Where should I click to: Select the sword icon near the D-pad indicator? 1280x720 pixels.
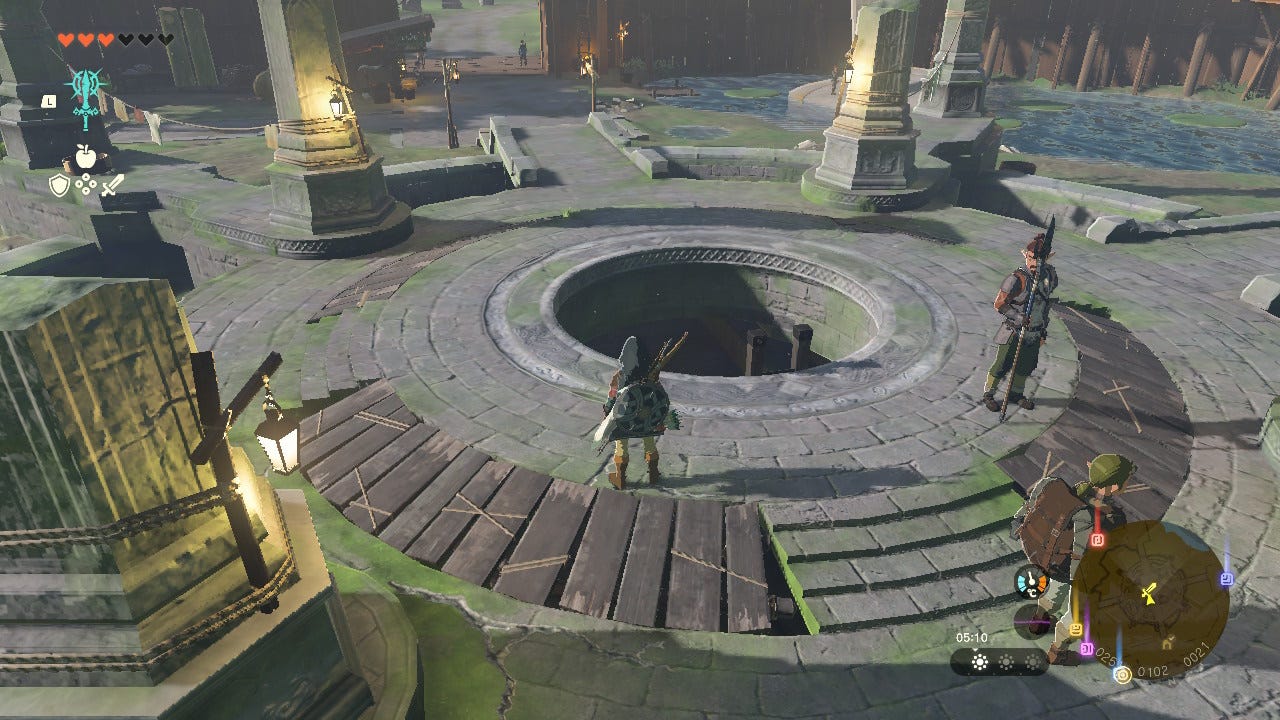point(111,183)
